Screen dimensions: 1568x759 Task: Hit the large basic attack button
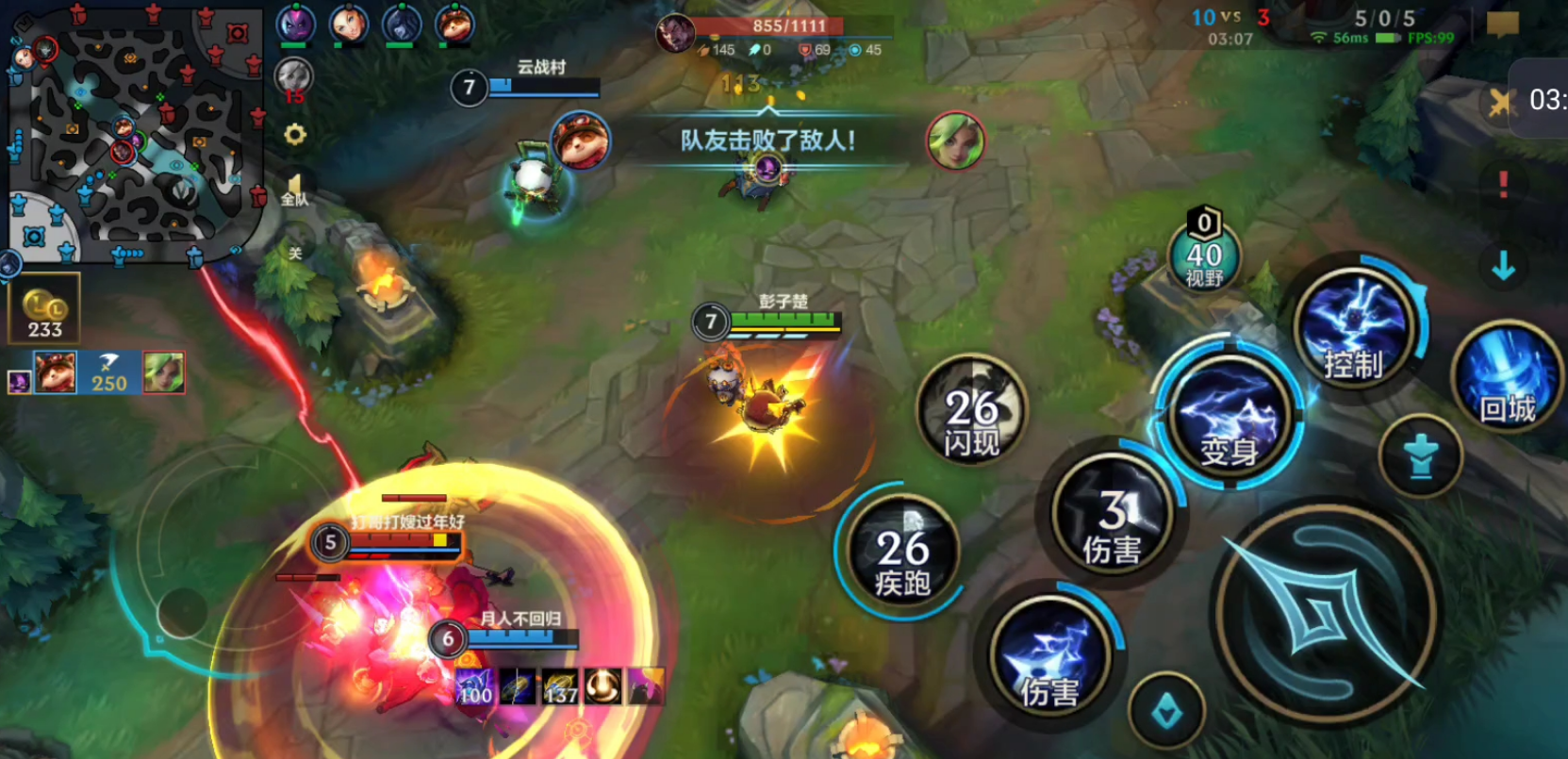point(1326,611)
